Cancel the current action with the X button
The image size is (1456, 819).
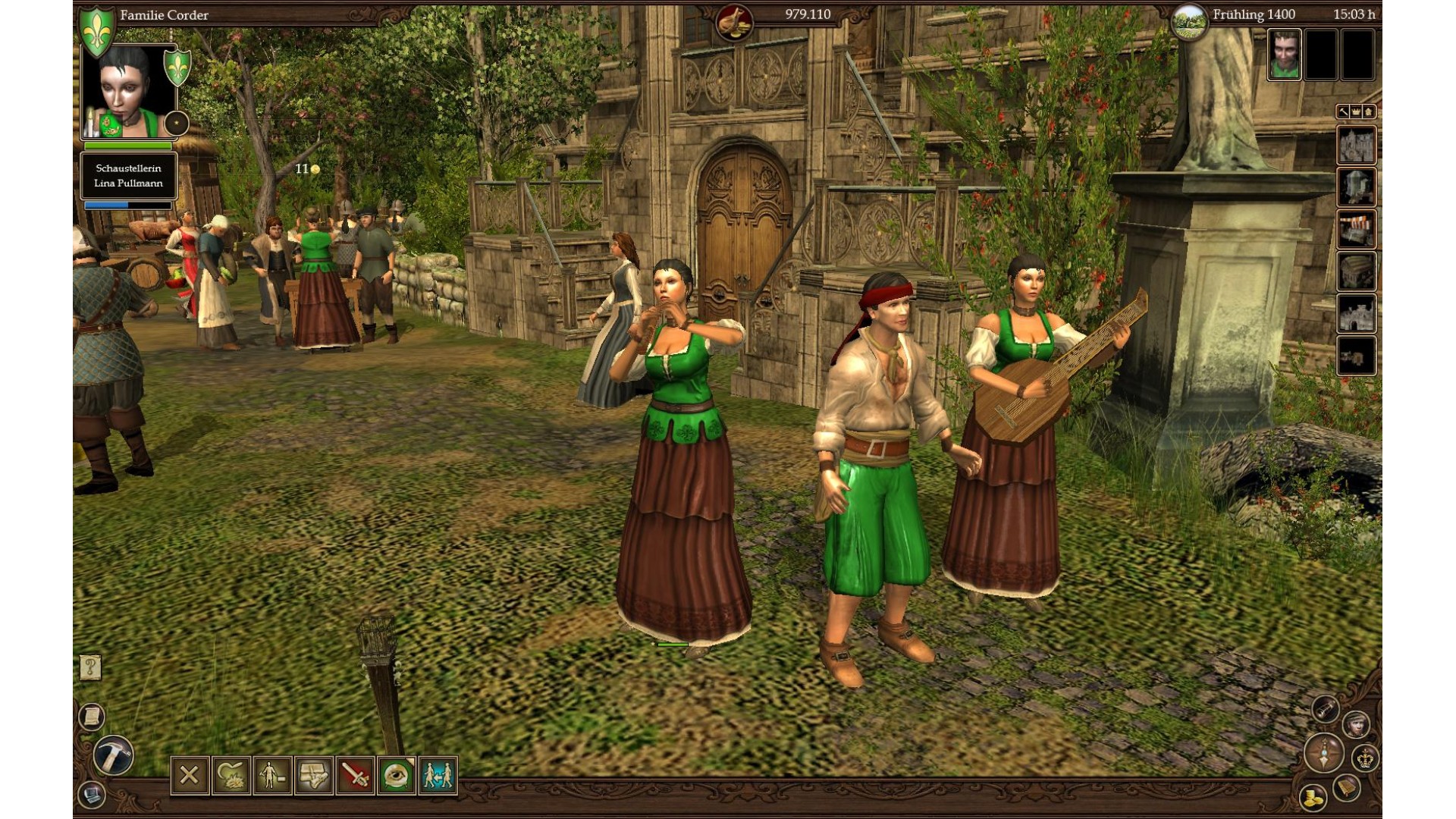[x=190, y=775]
